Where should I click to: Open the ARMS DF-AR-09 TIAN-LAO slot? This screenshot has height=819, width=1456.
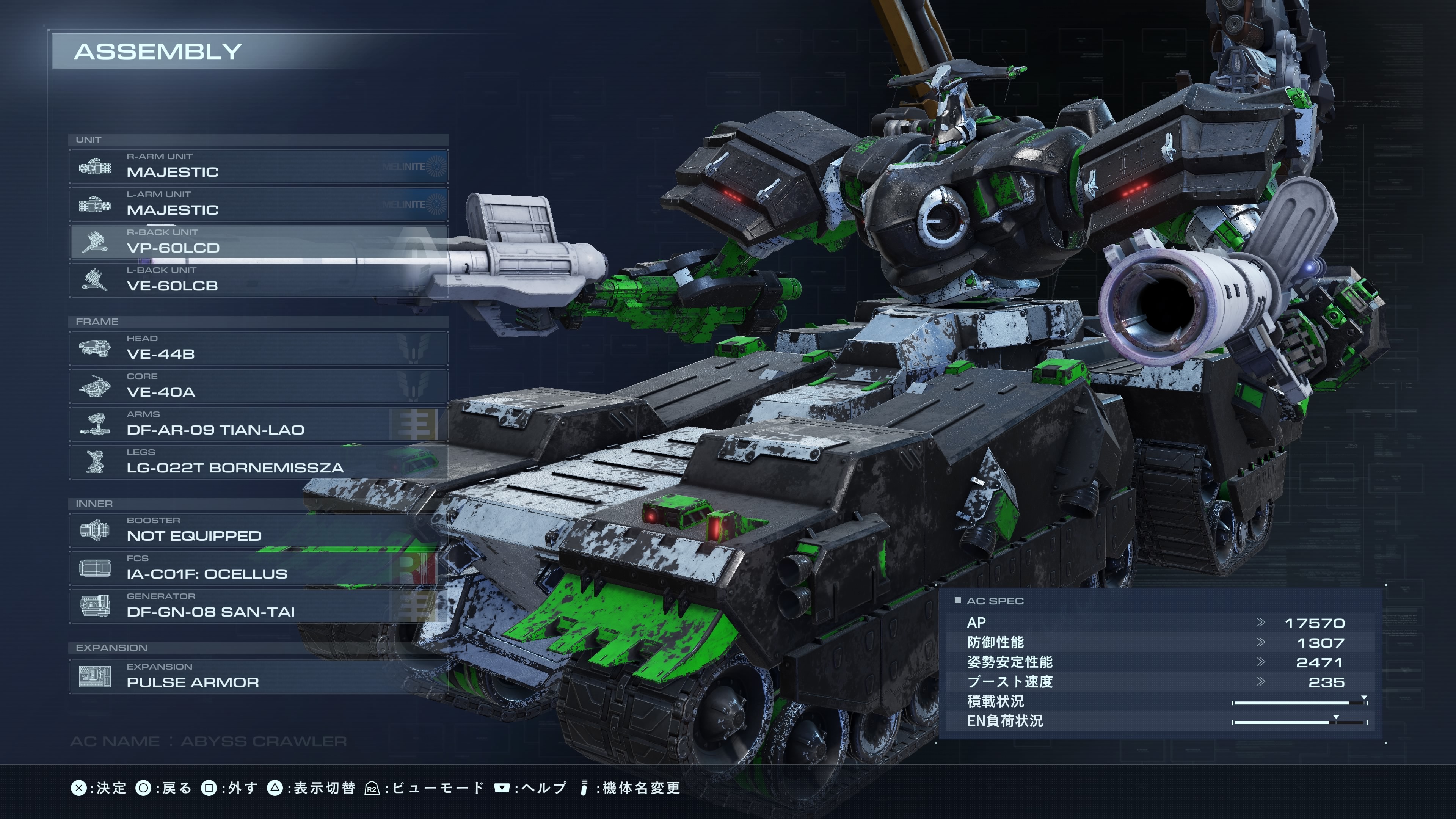pos(258,424)
